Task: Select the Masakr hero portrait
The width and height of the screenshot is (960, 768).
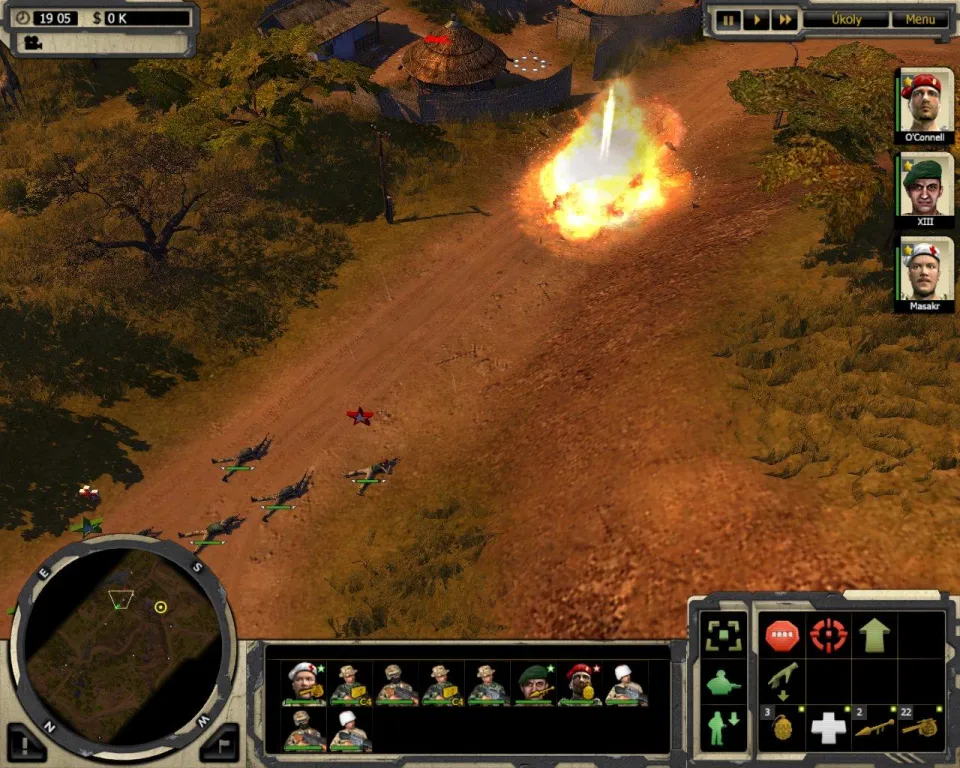Action: point(925,270)
